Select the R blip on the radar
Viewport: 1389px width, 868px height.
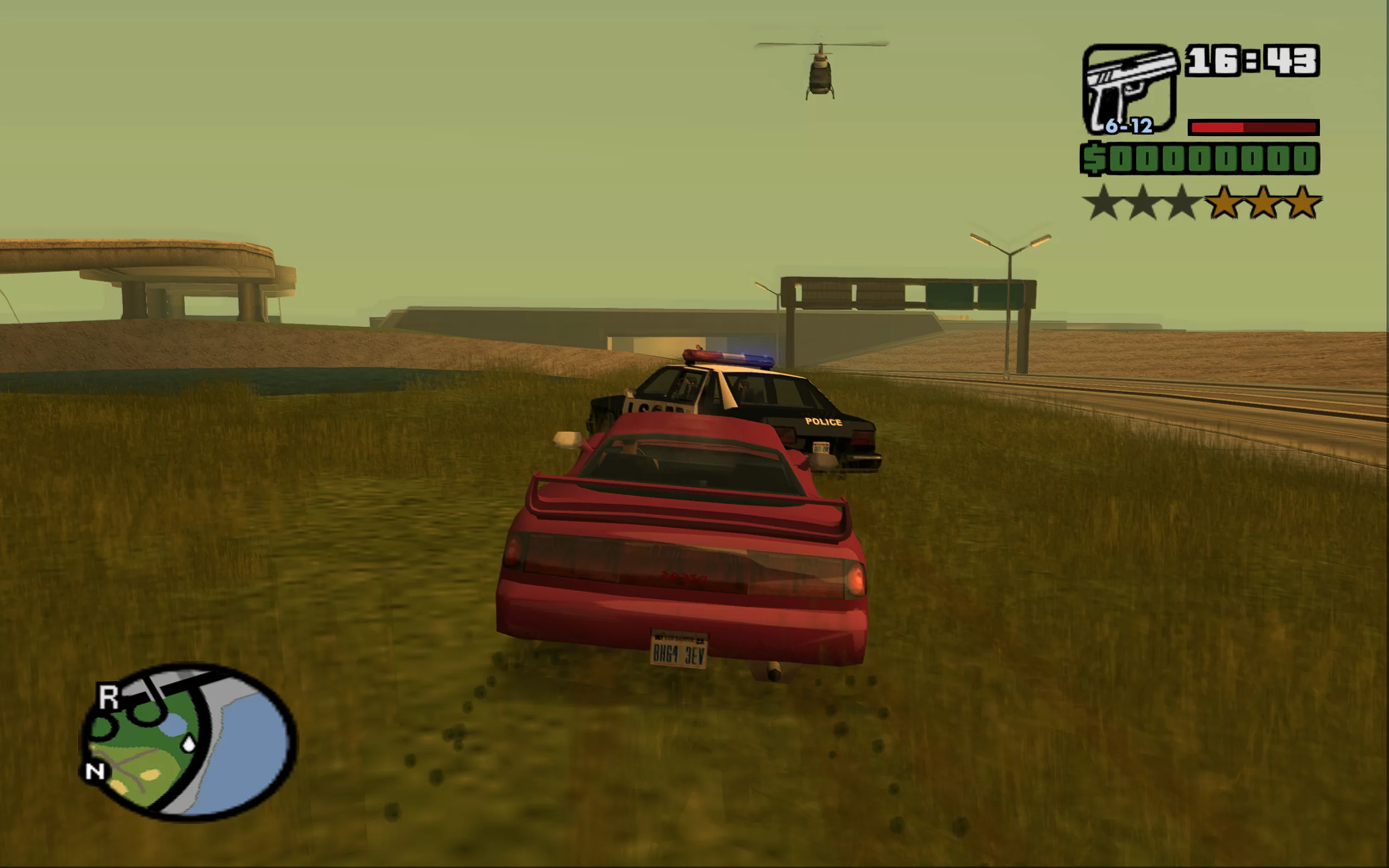tap(108, 698)
